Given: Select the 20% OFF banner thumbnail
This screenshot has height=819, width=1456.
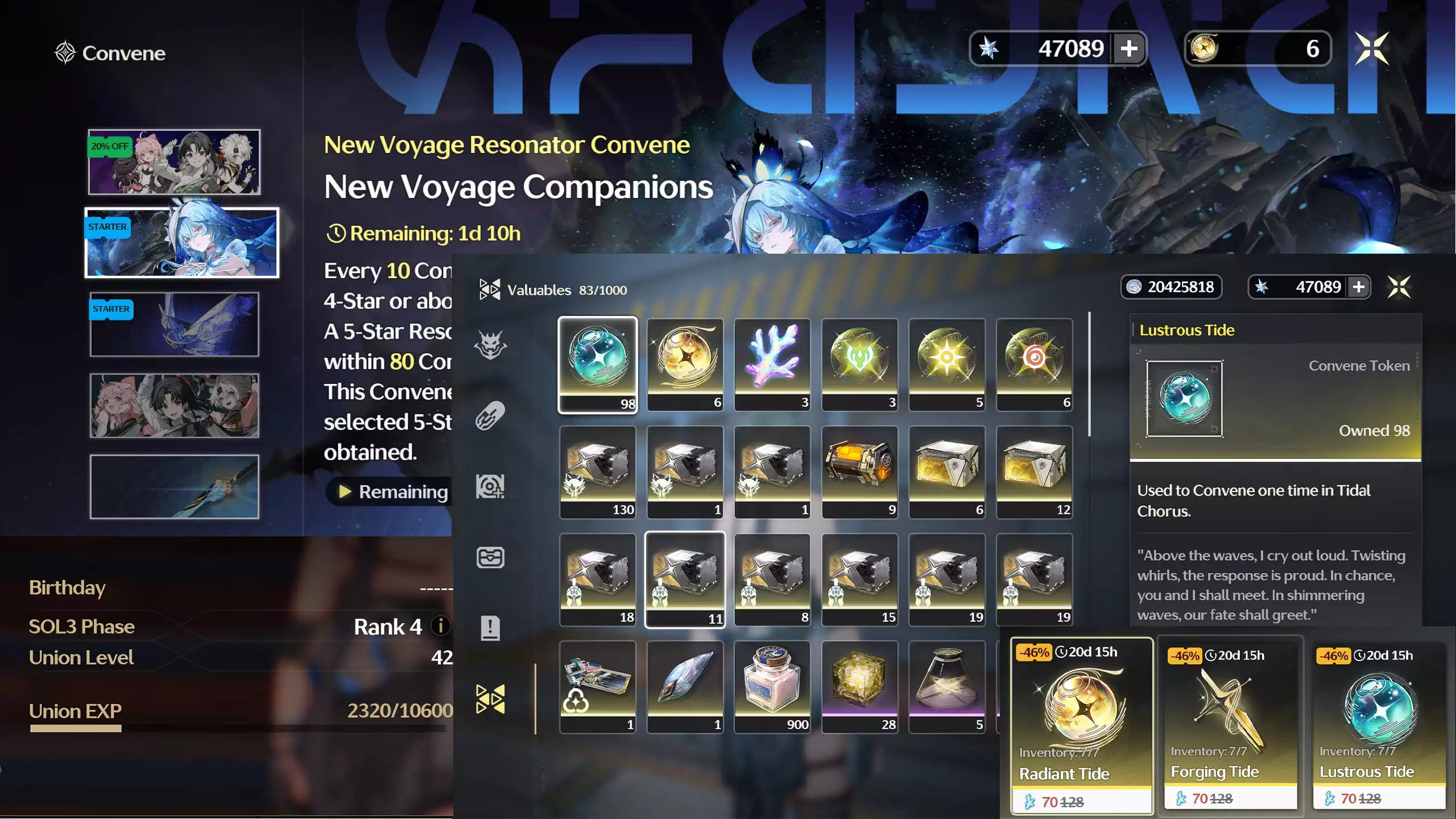Looking at the screenshot, I should (x=174, y=162).
